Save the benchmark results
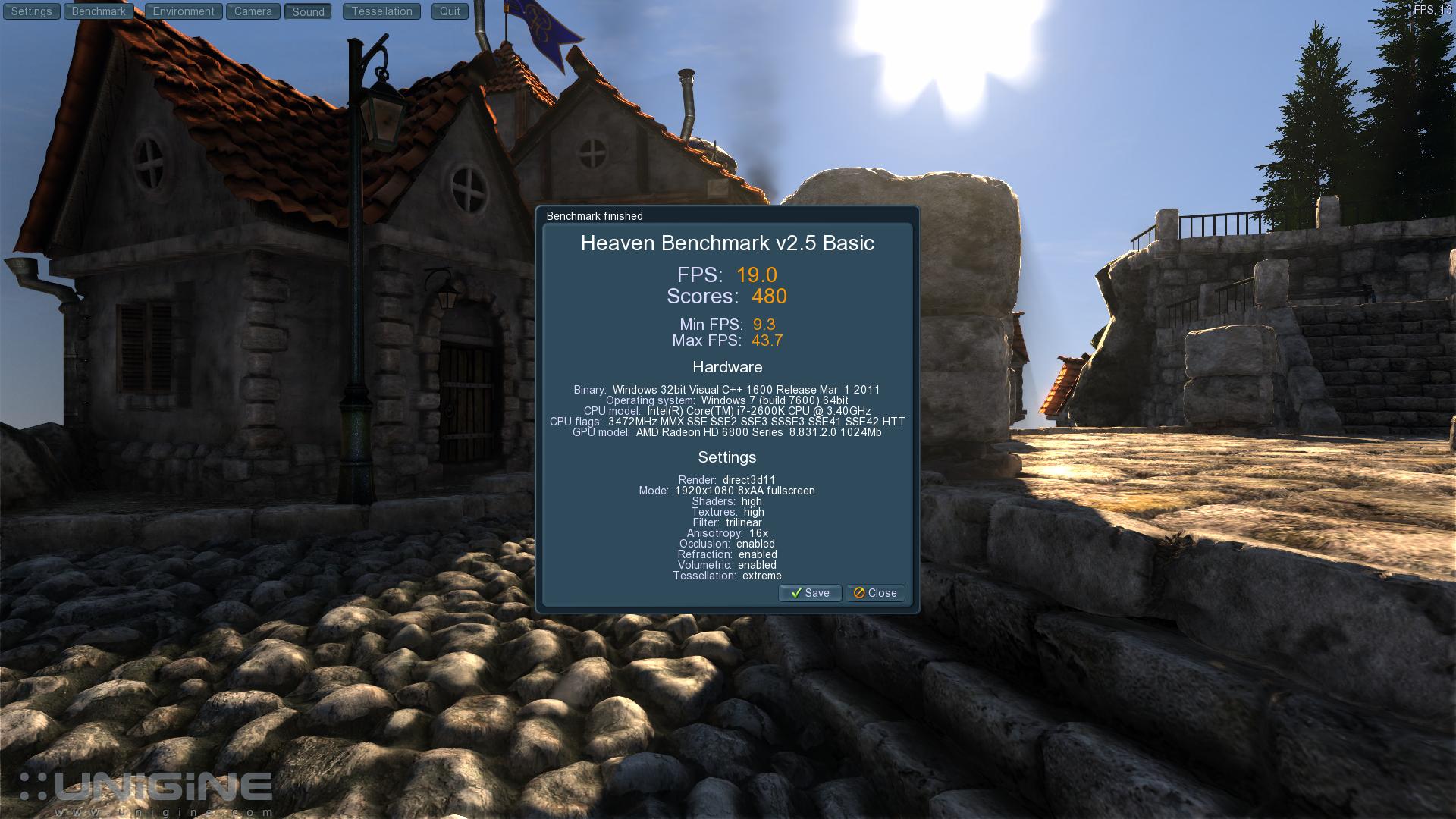The image size is (1456, 819). 810,593
